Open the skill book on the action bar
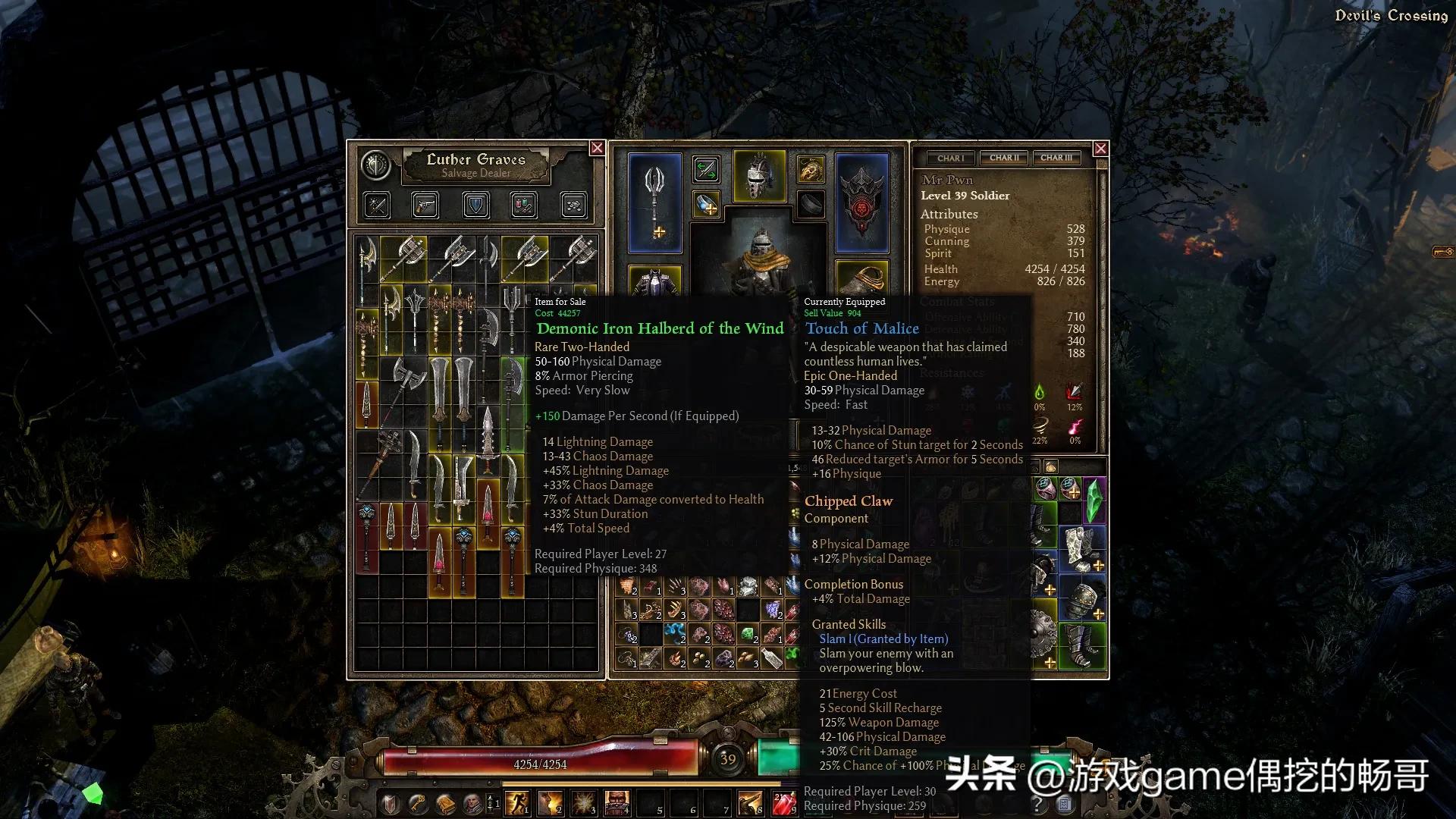Viewport: 1456px width, 819px height. click(x=444, y=802)
